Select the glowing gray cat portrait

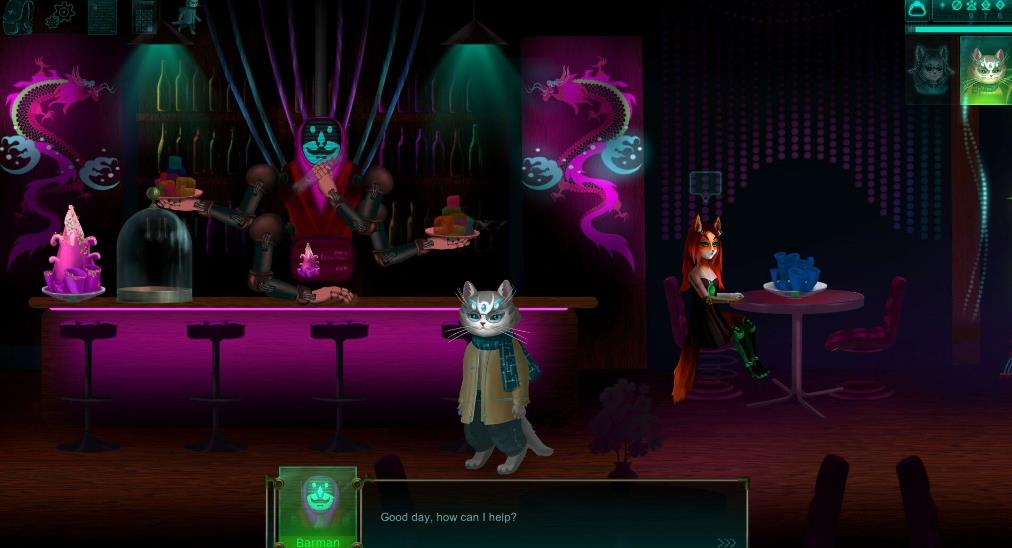click(985, 70)
